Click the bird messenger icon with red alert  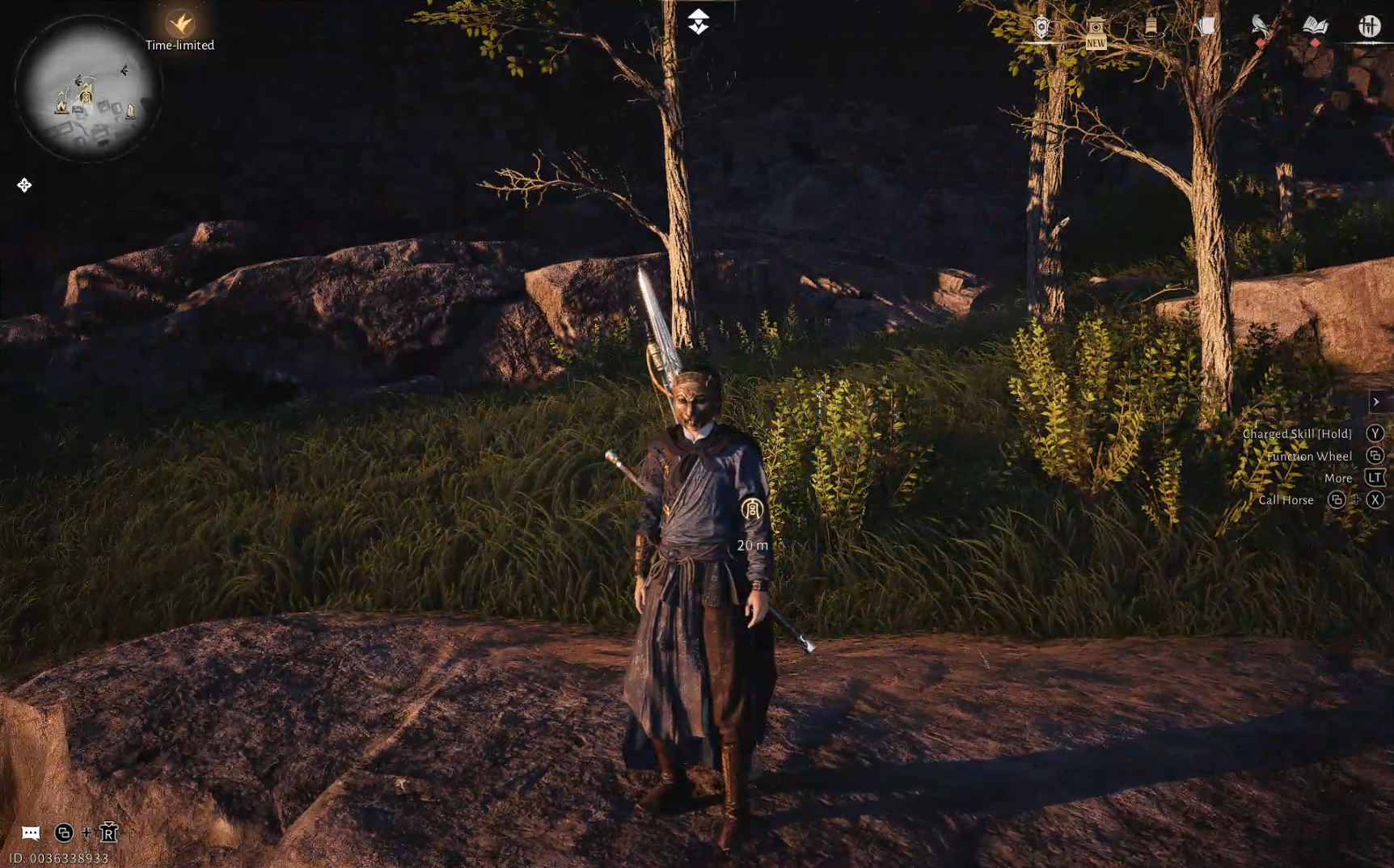[x=1260, y=24]
